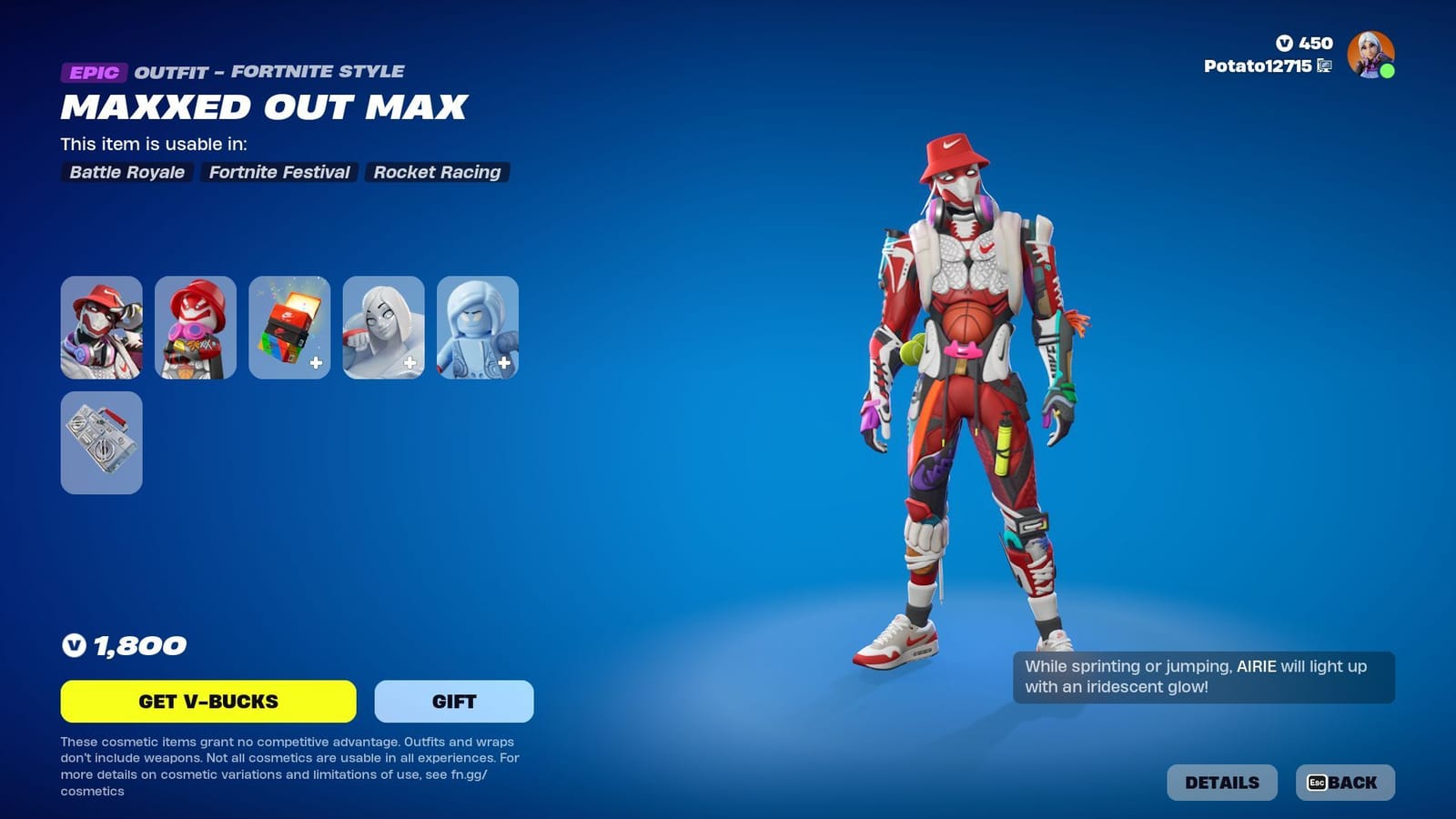Click the red LEGO outfit thumbnail

196,329
